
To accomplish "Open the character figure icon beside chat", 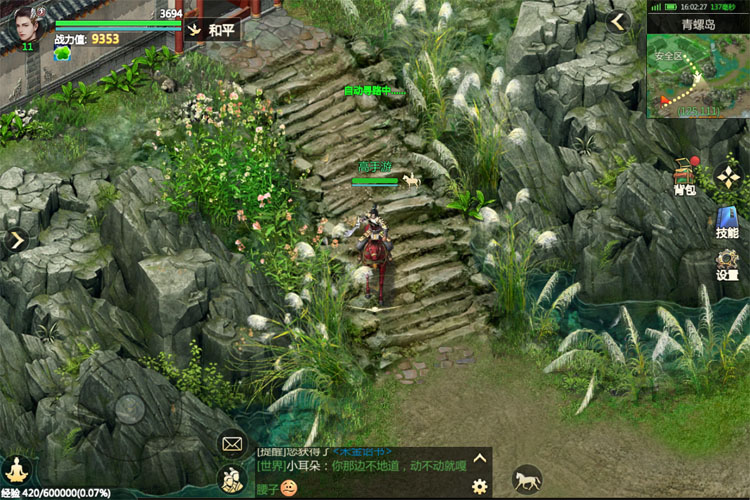I will pos(232,478).
